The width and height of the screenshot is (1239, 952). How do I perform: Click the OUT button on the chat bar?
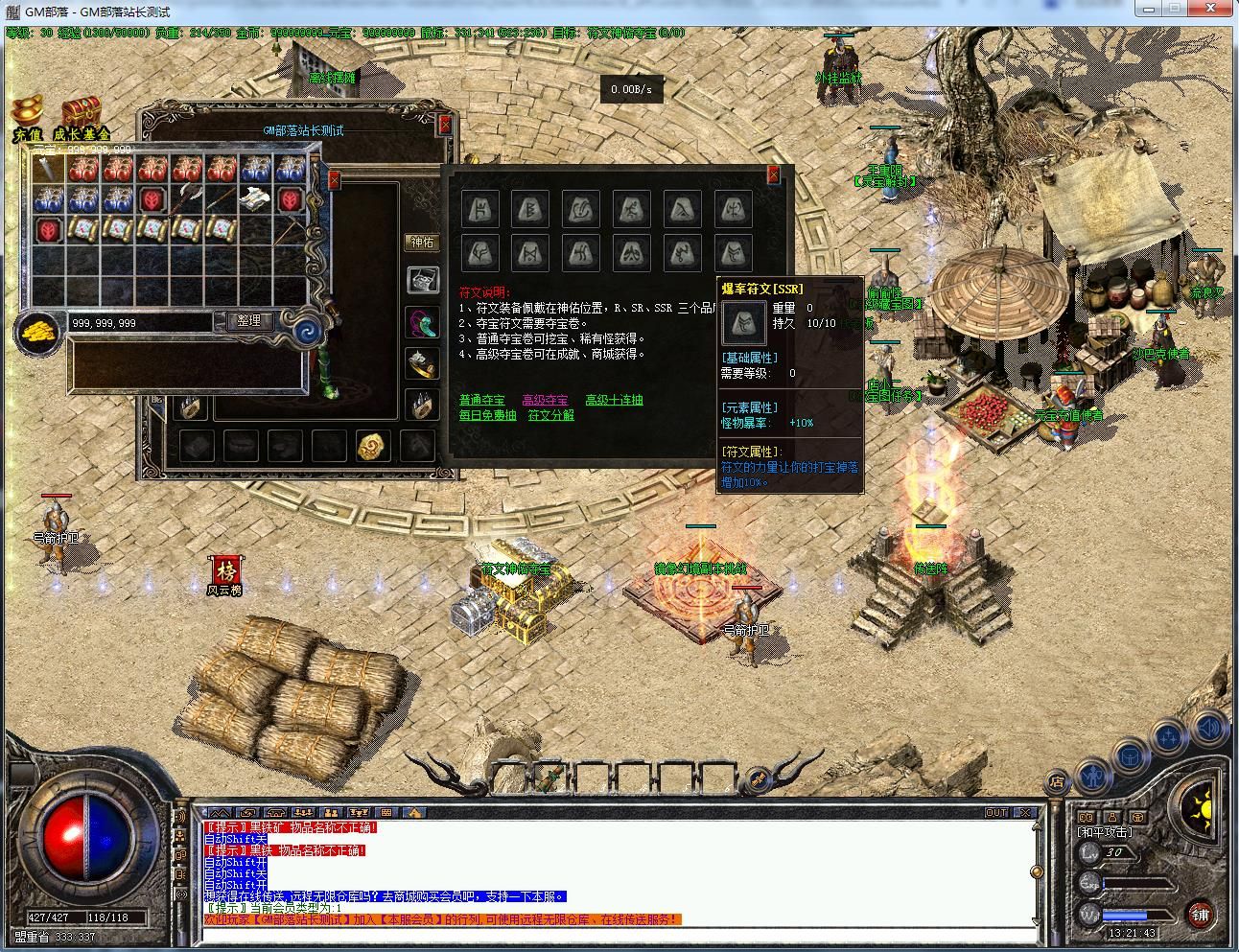pyautogui.click(x=997, y=813)
